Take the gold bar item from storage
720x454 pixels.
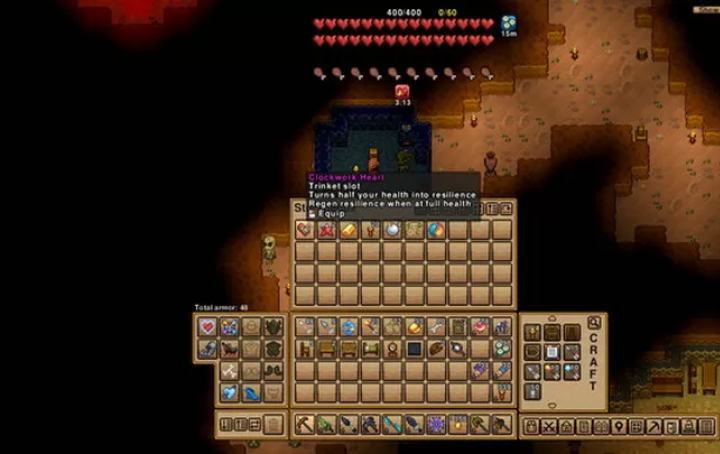(x=349, y=230)
